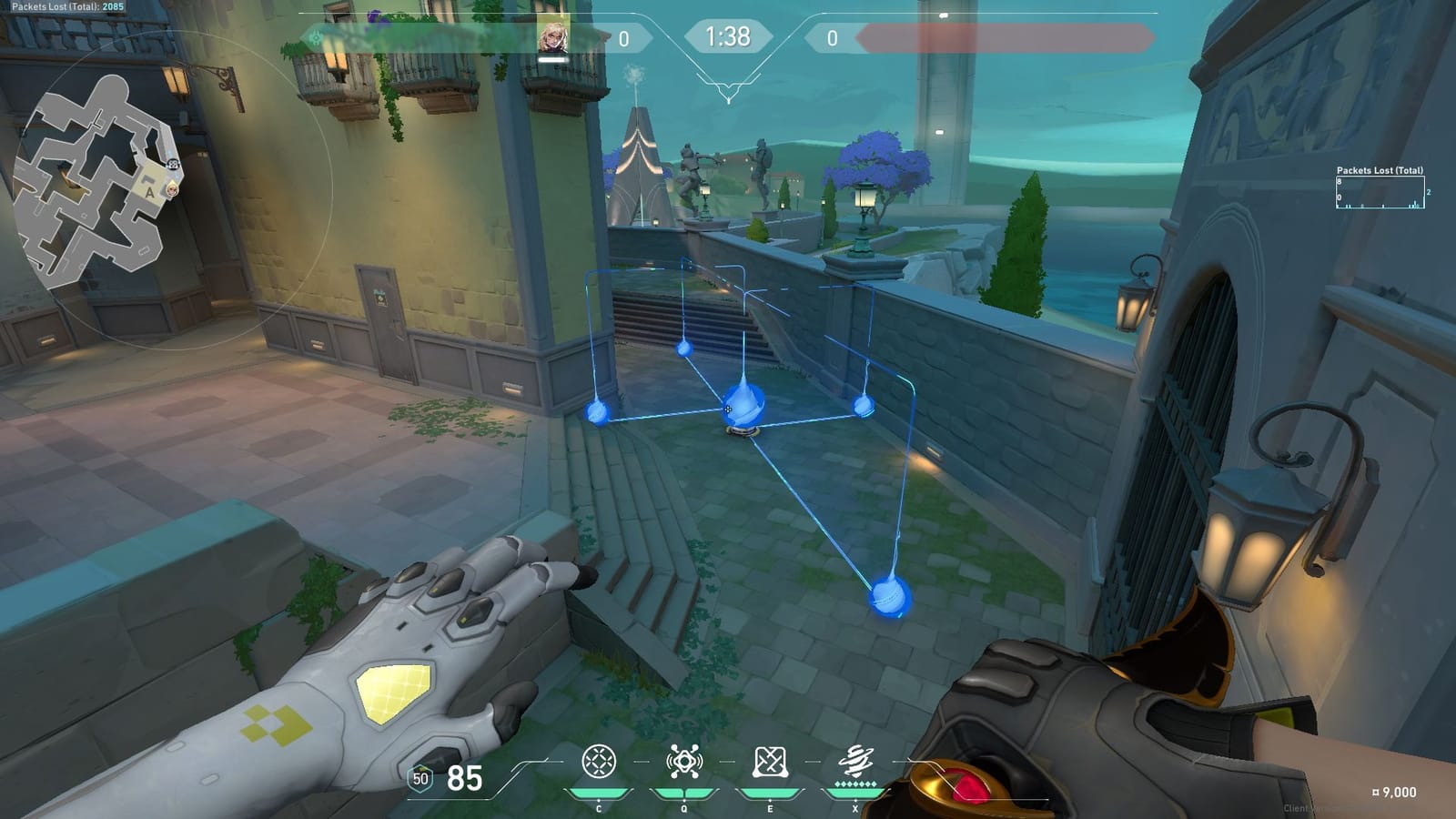Click the site marker icon near A on minimap
The image size is (1456, 819).
point(173,164)
